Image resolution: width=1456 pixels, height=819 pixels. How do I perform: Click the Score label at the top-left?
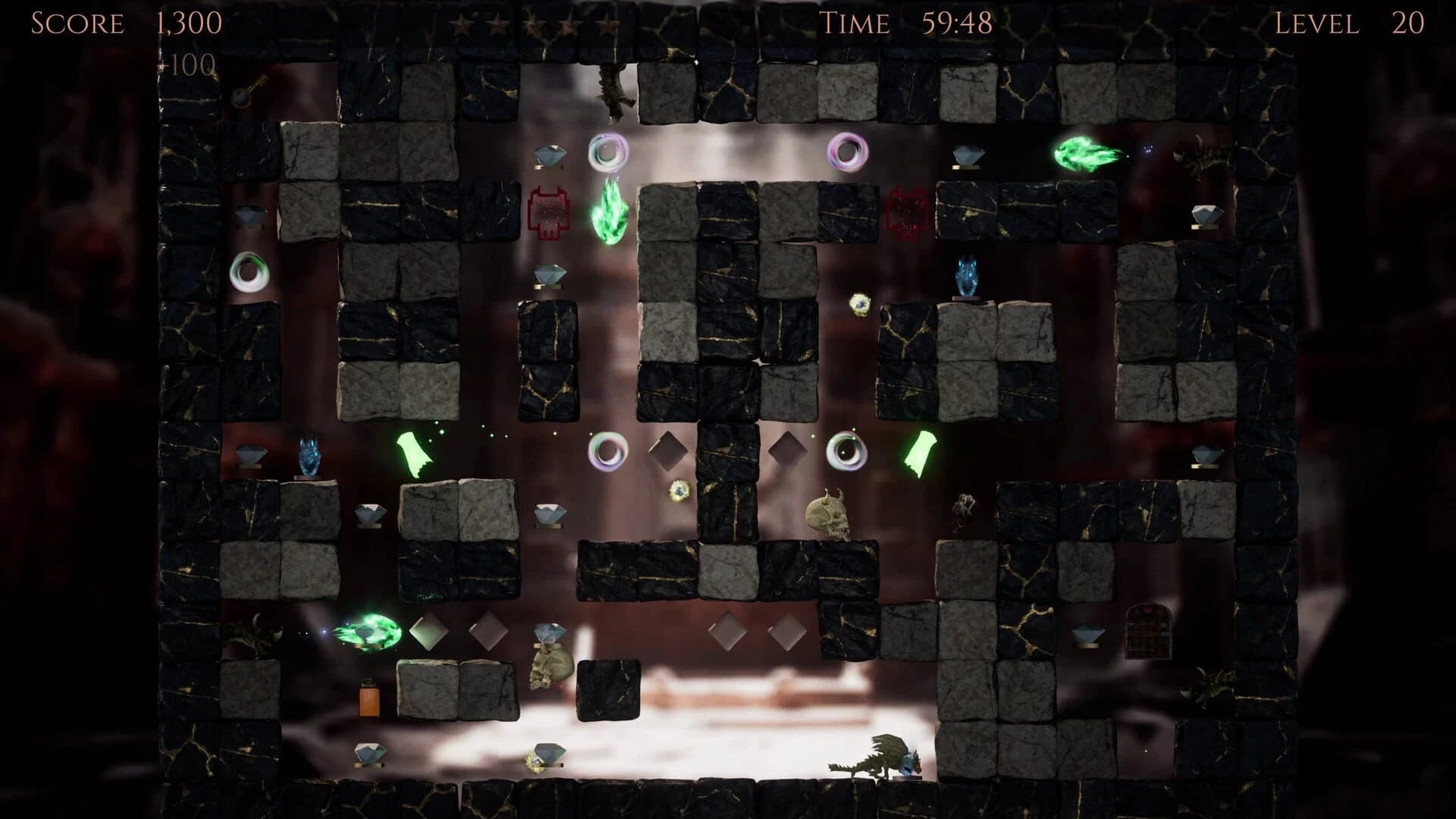pos(76,24)
